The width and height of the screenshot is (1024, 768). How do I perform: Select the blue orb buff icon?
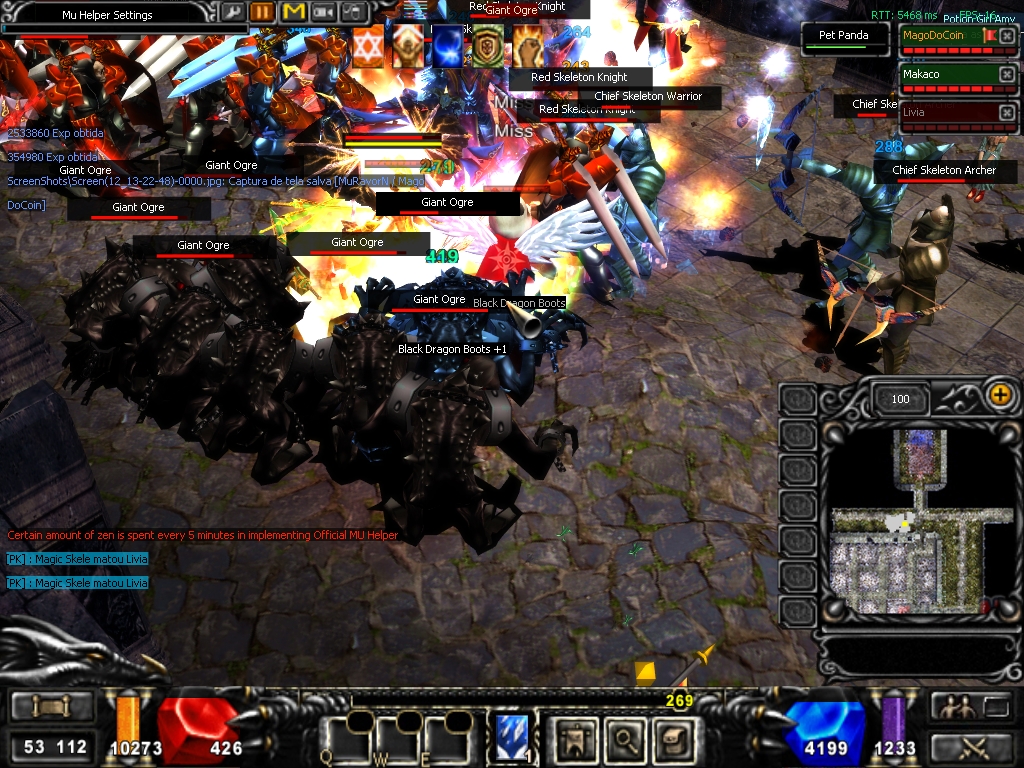[x=447, y=47]
